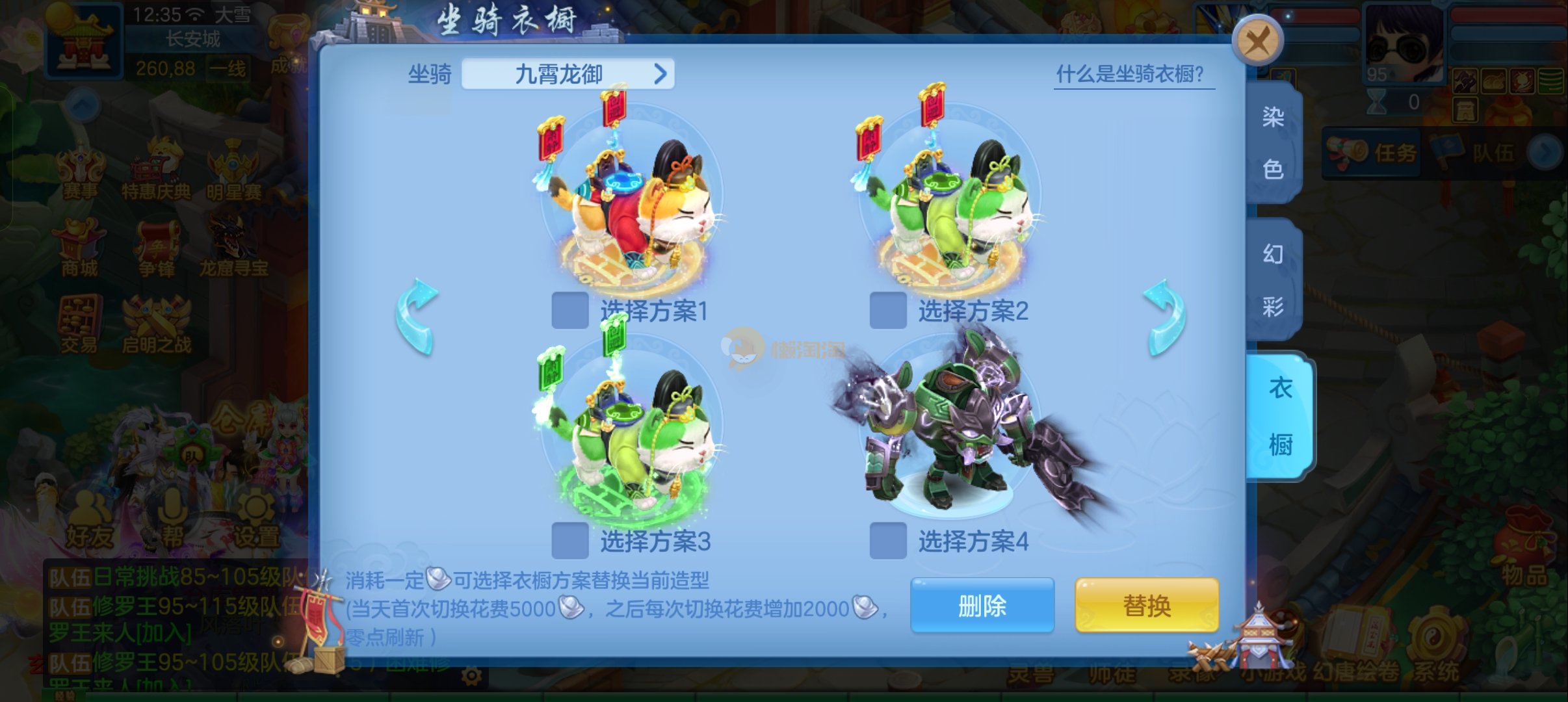Image resolution: width=1568 pixels, height=702 pixels.
Task: Switch to the 幻彩 tab
Action: coord(1273,279)
